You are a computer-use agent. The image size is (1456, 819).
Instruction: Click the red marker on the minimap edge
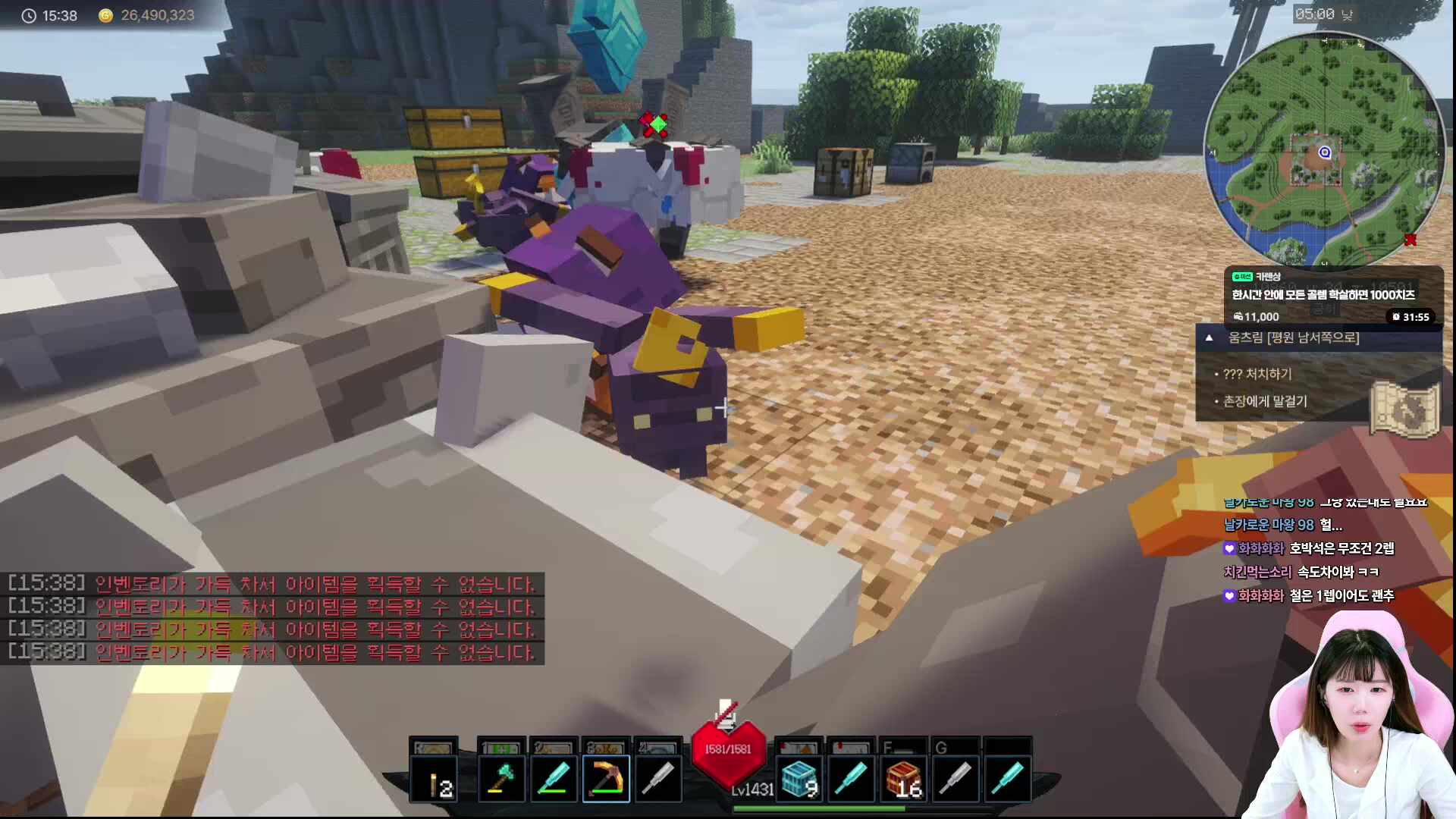(1410, 240)
